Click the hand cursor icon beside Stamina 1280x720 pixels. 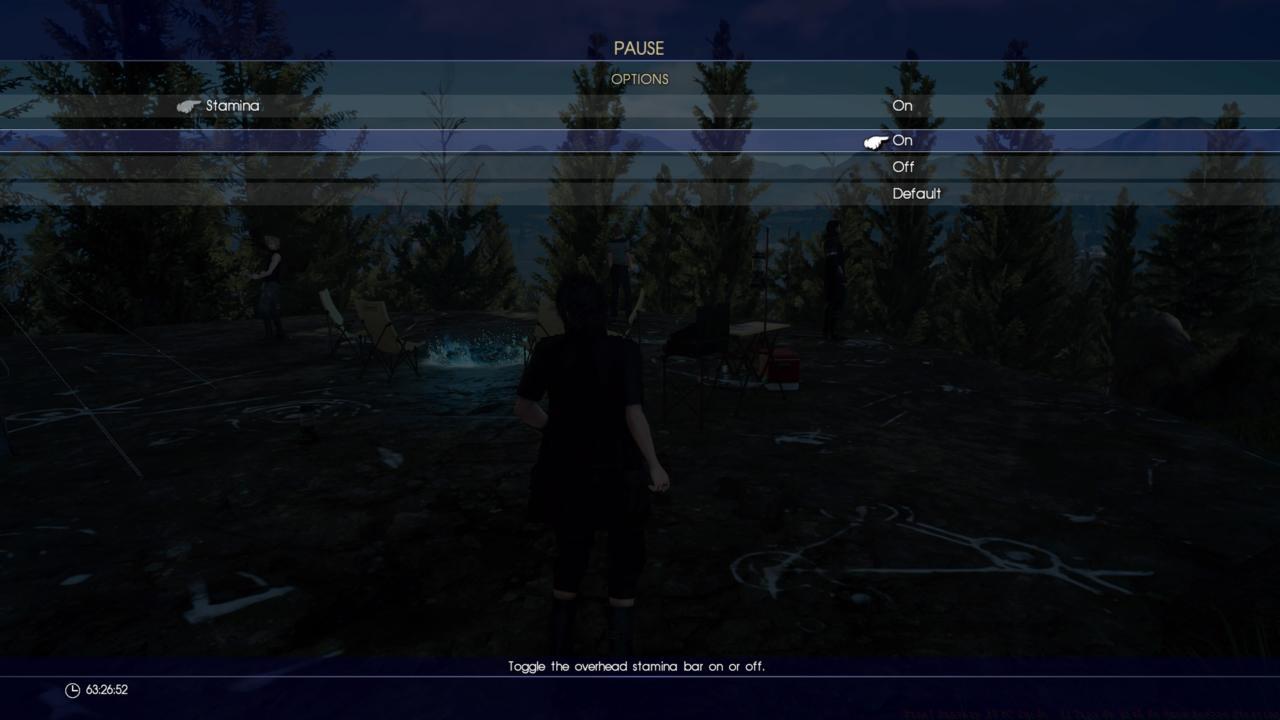point(190,105)
